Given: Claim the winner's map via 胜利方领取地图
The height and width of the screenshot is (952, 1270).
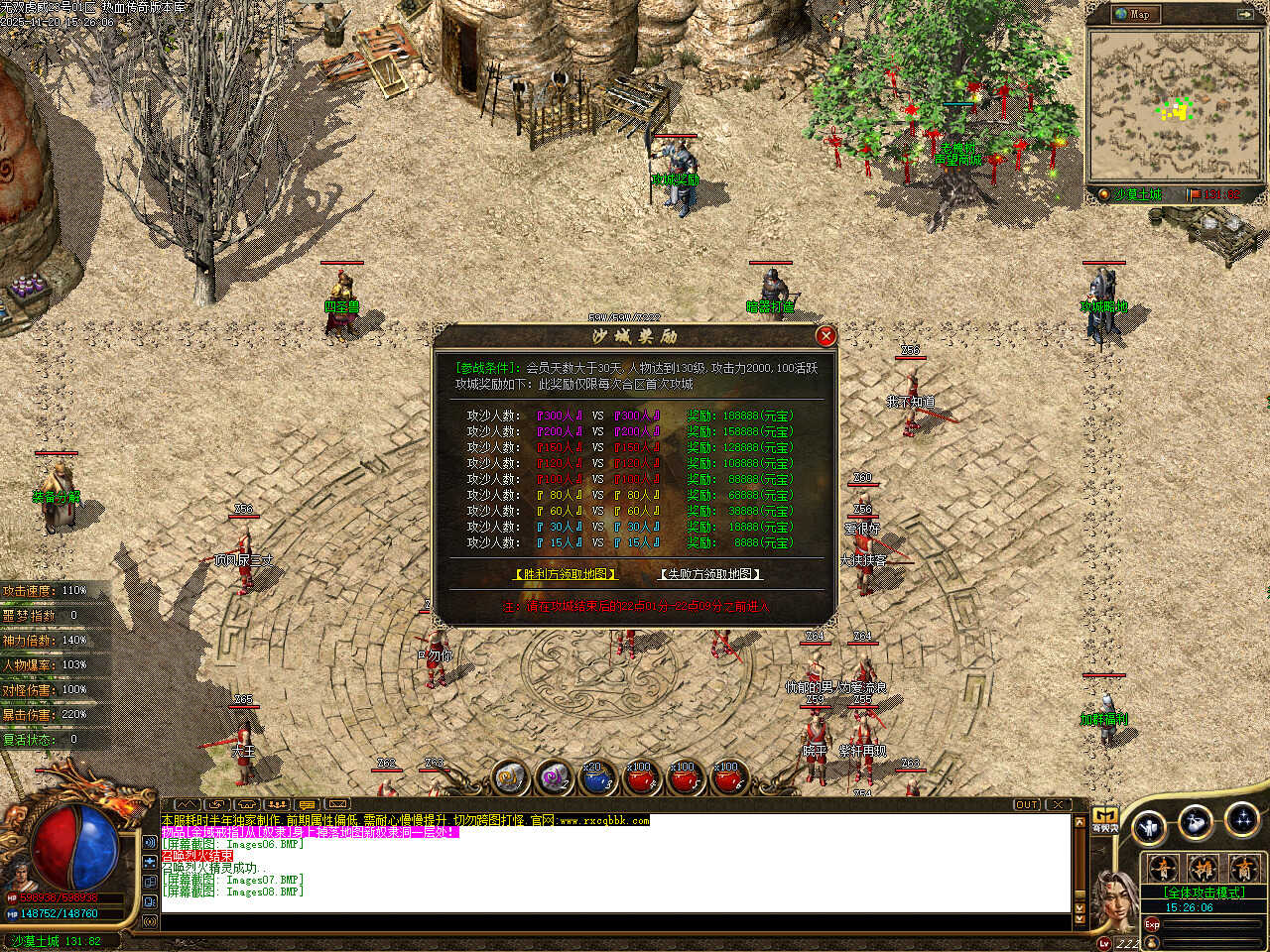Looking at the screenshot, I should (x=566, y=574).
